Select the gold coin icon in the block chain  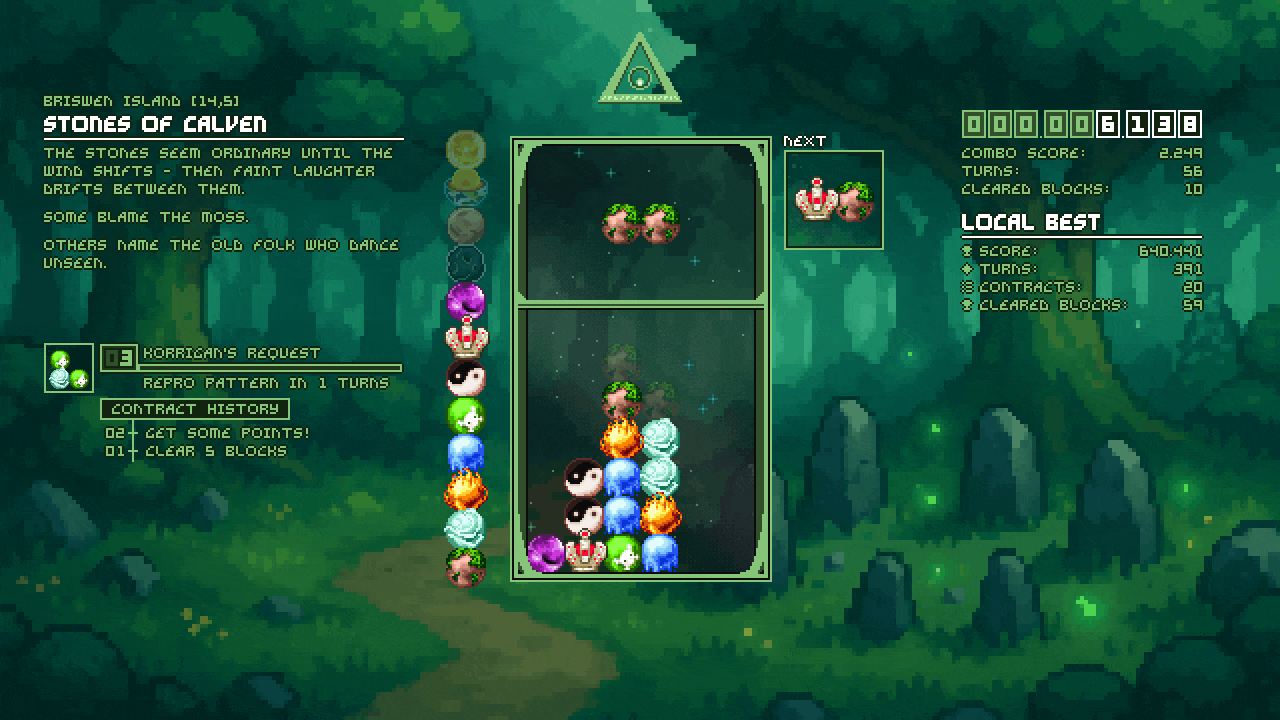coord(465,150)
